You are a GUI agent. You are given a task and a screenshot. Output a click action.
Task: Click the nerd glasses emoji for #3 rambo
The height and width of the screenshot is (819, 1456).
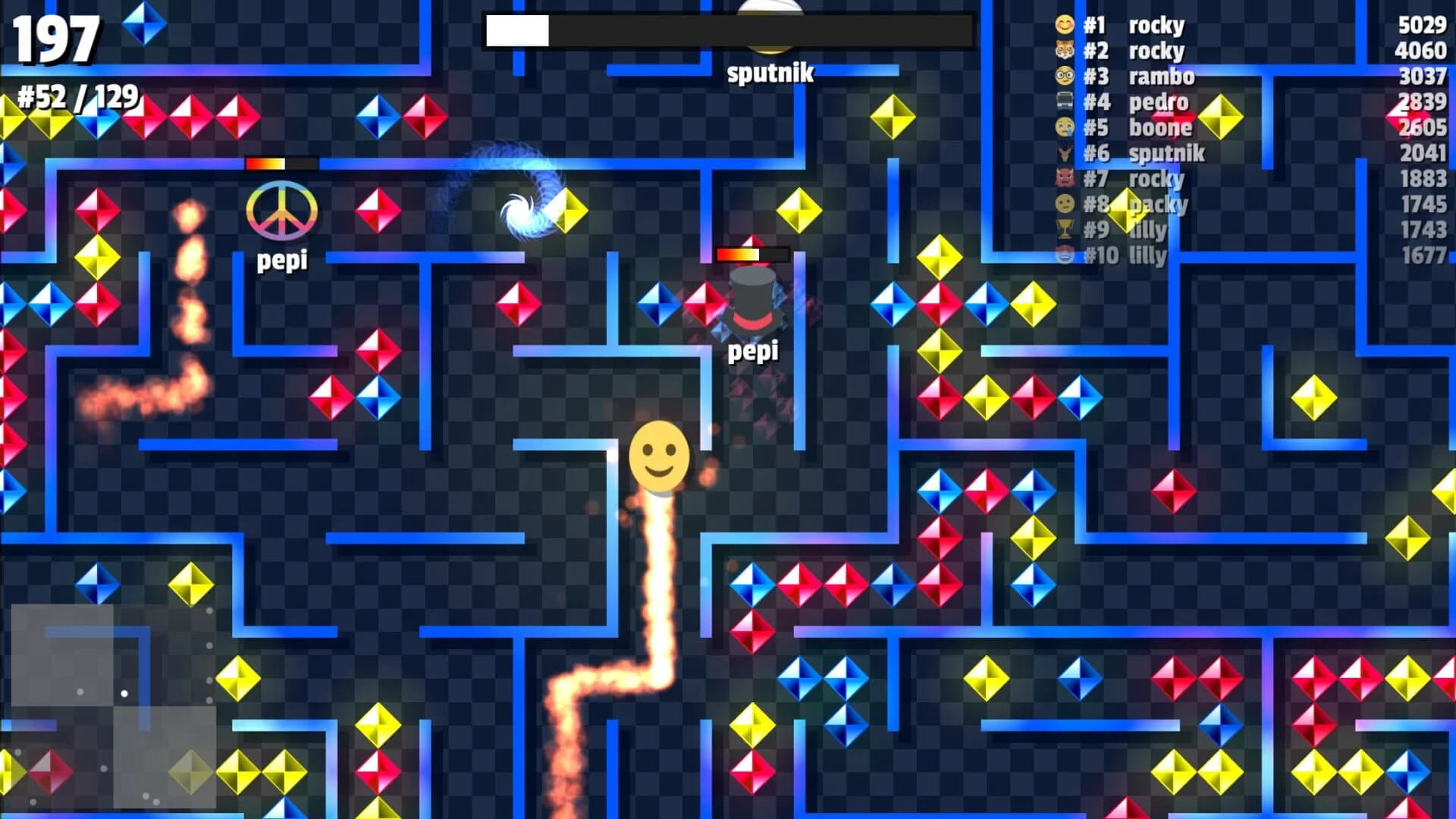click(x=1065, y=77)
